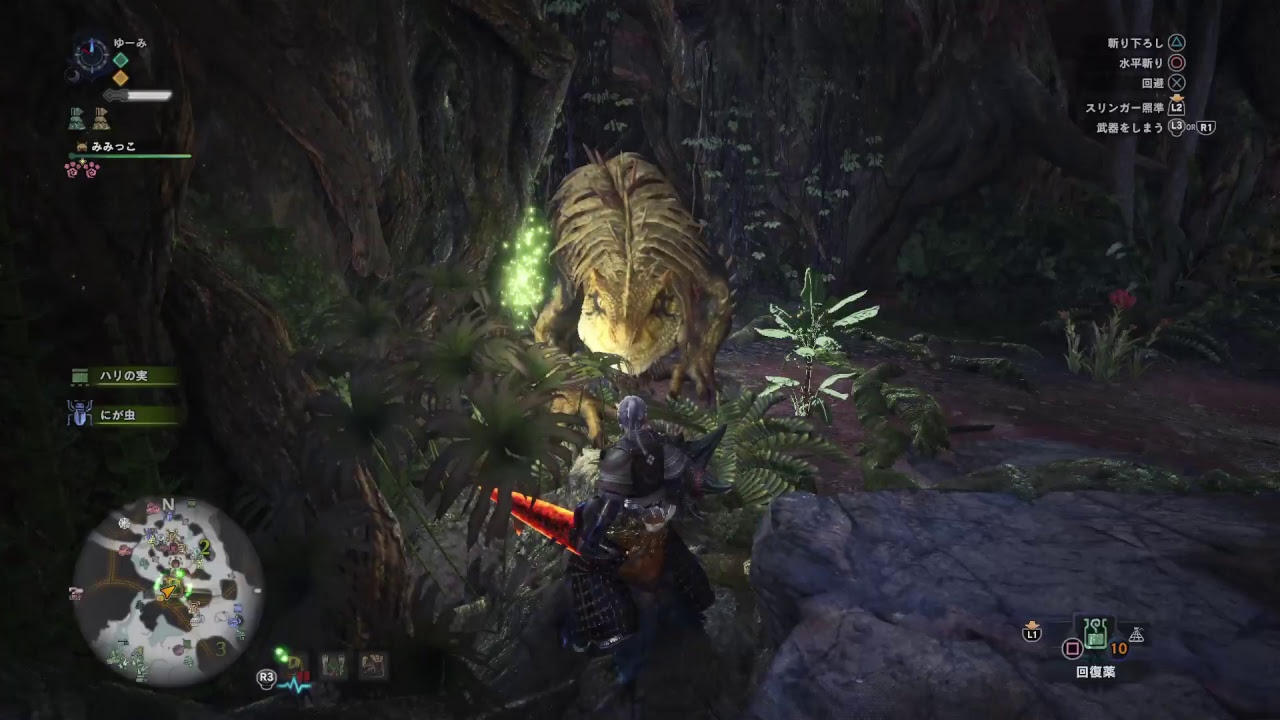Select the みみっこ Palico cat icon
Image resolution: width=1280 pixels, height=720 pixels.
point(81,147)
